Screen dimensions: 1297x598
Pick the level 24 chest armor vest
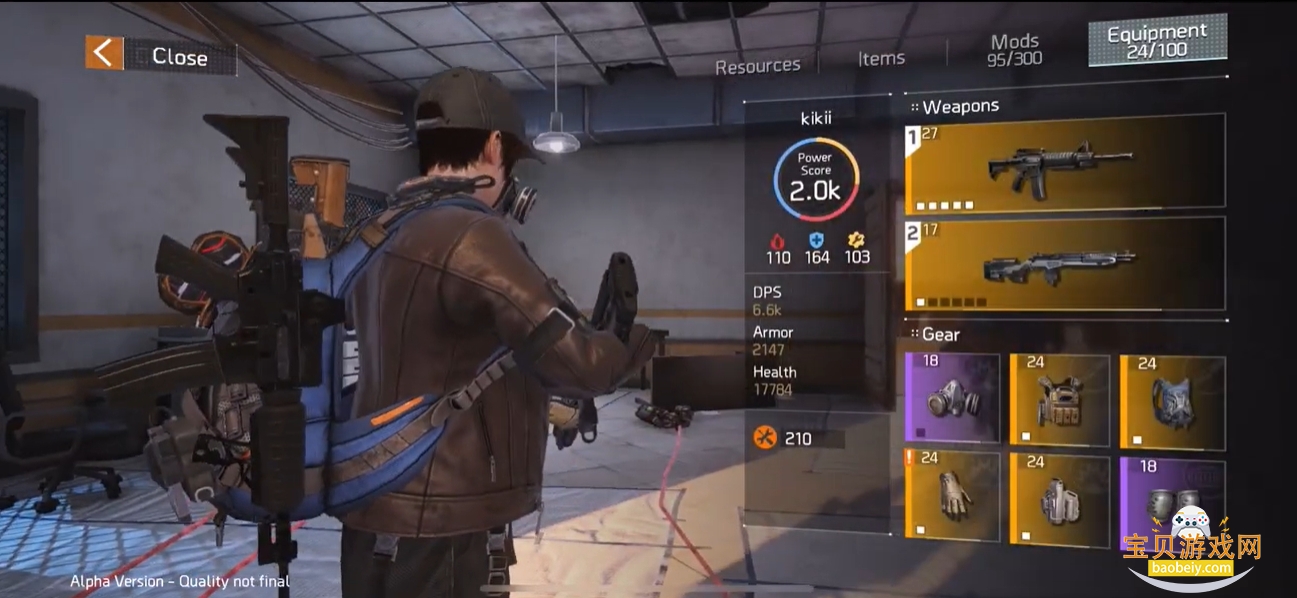(1059, 399)
